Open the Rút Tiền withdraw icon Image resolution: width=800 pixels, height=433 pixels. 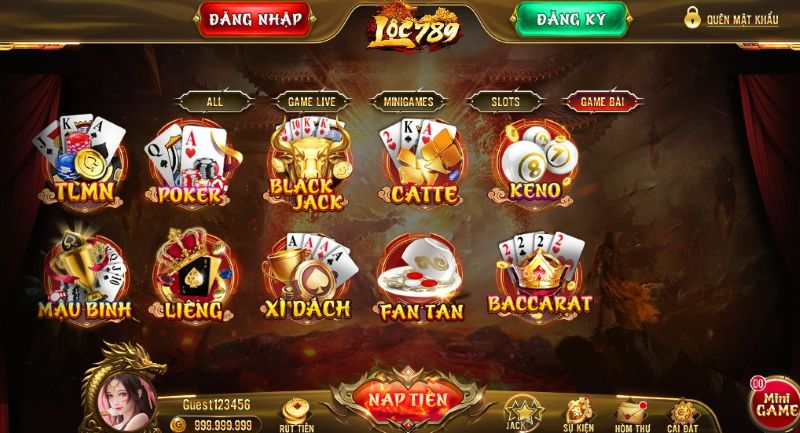296,411
